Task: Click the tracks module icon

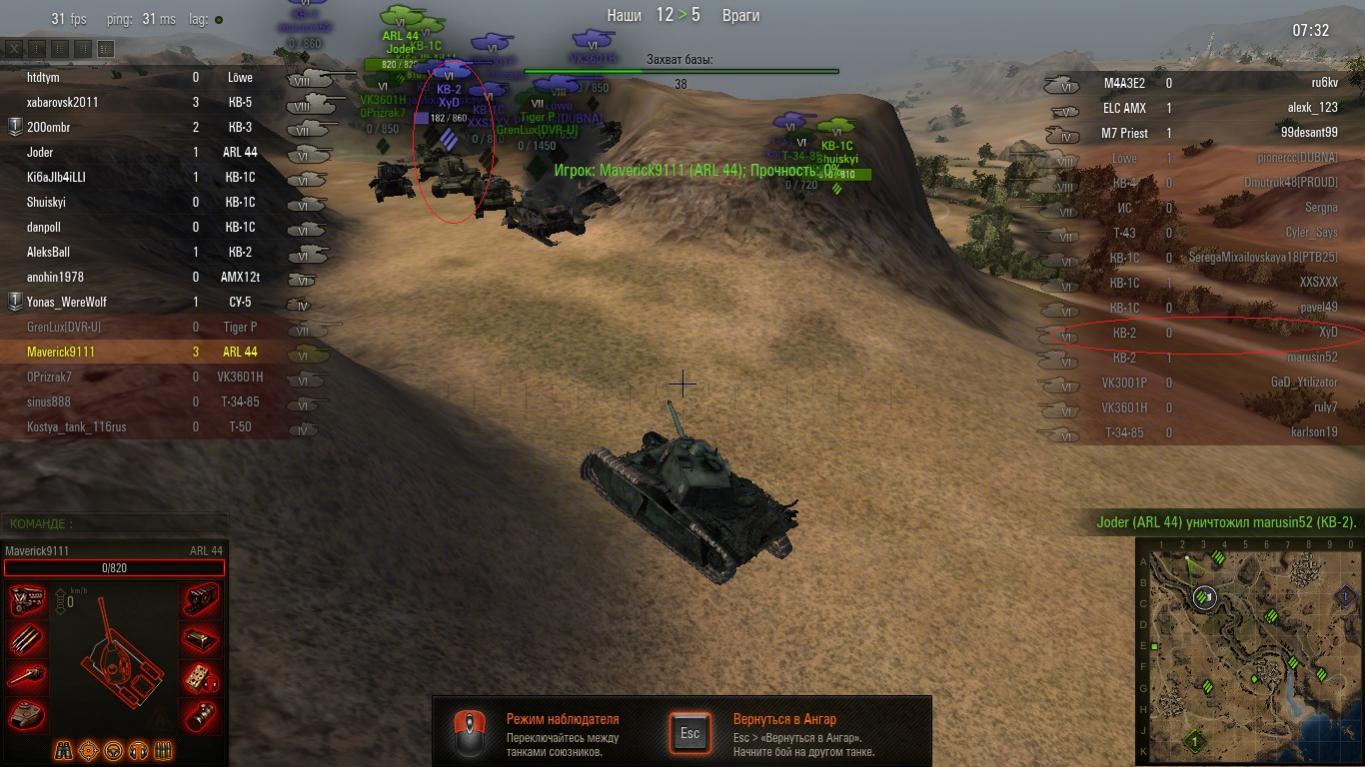Action: [201, 600]
